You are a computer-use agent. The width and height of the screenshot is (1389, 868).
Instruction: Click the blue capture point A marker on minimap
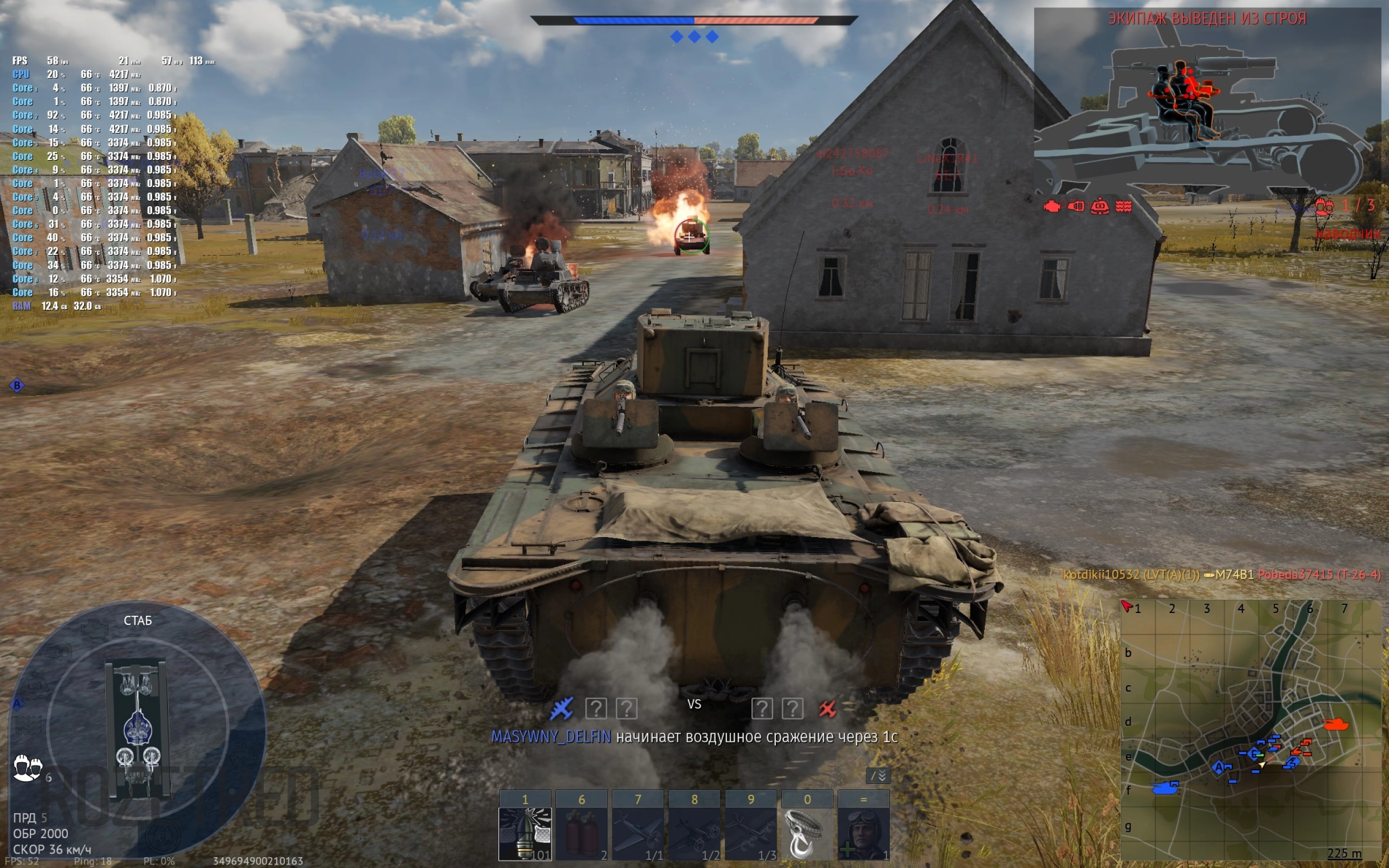[x=1219, y=768]
